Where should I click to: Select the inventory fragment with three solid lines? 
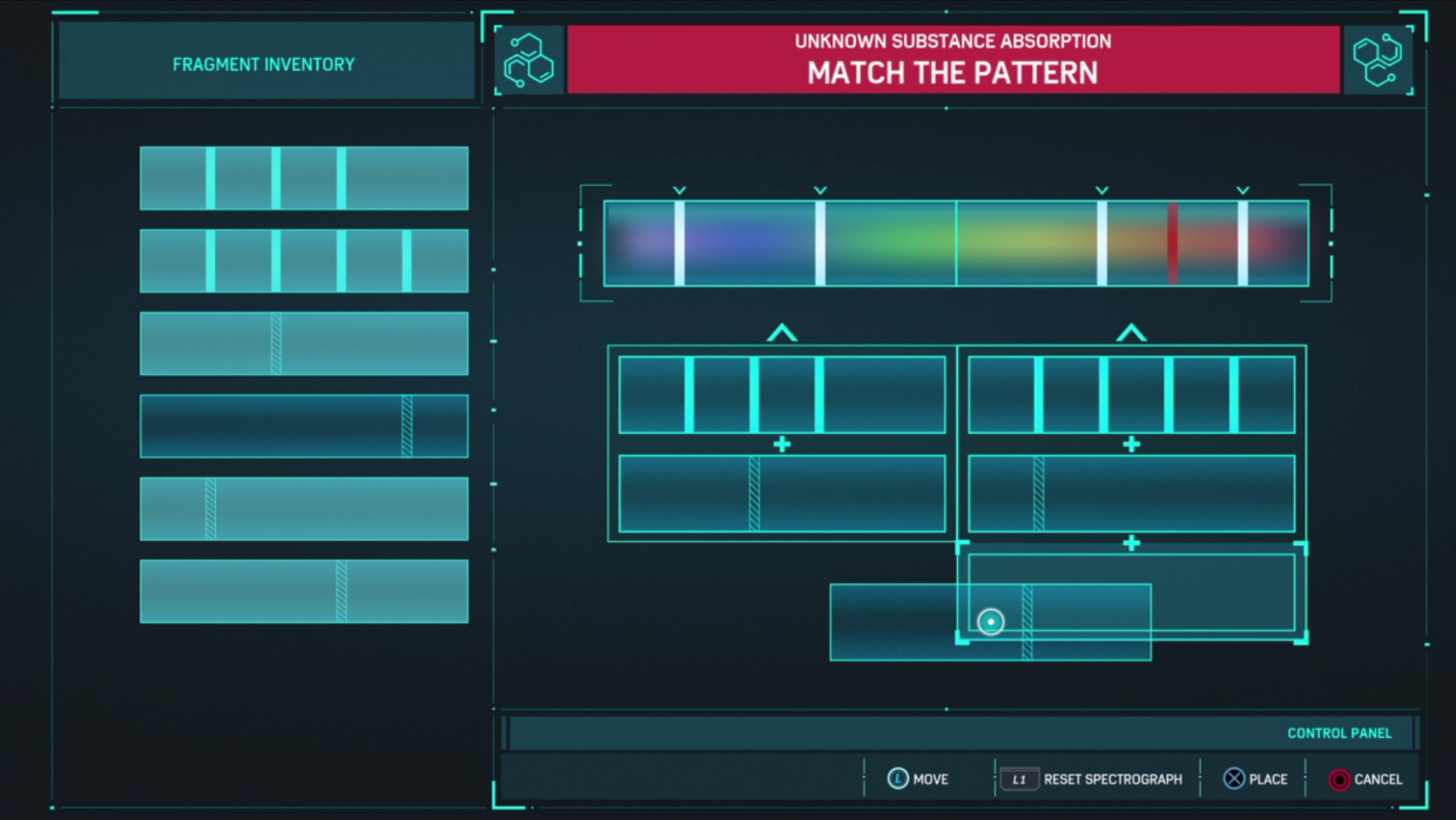click(x=304, y=178)
